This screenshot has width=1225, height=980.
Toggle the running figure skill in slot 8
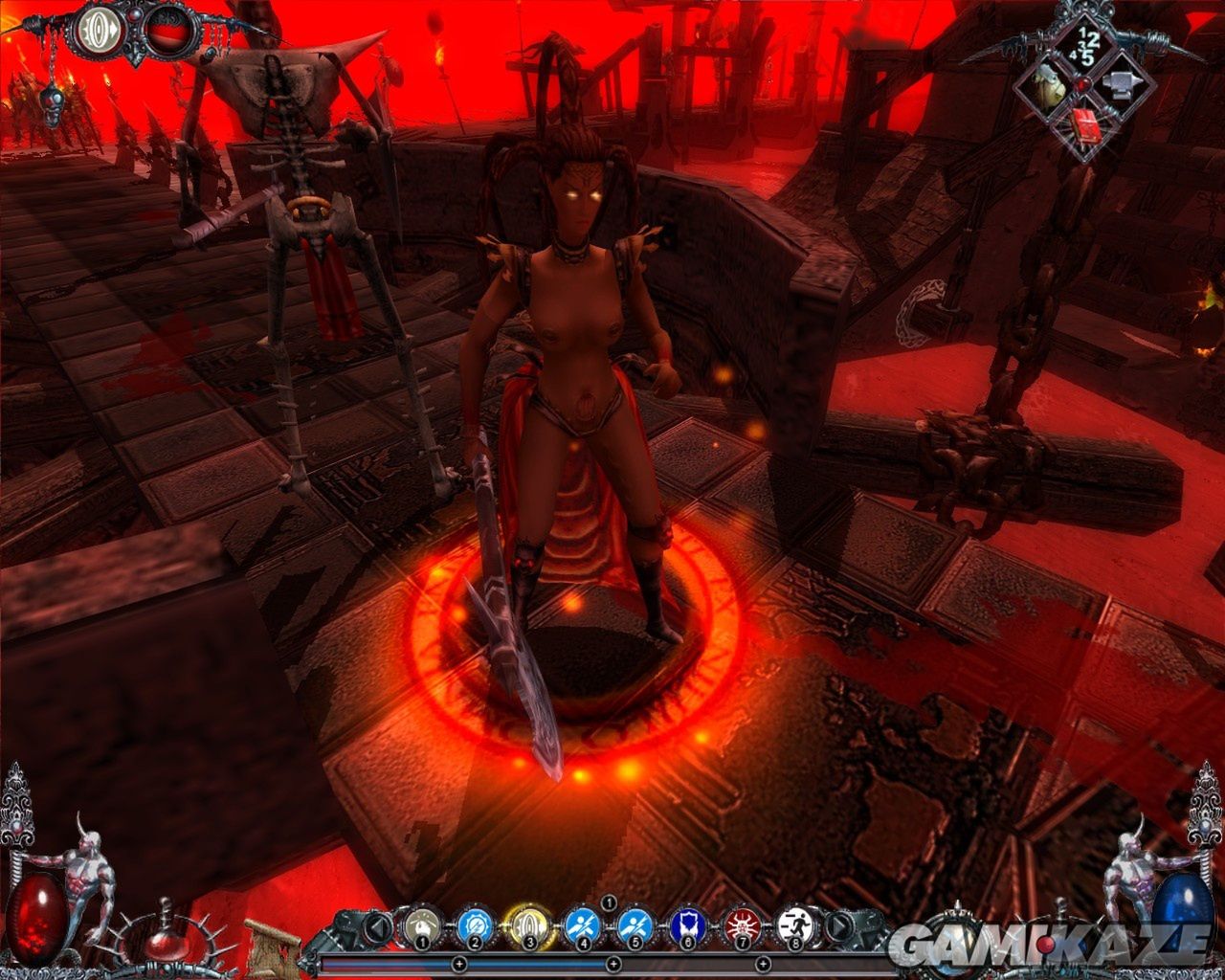pyautogui.click(x=793, y=924)
